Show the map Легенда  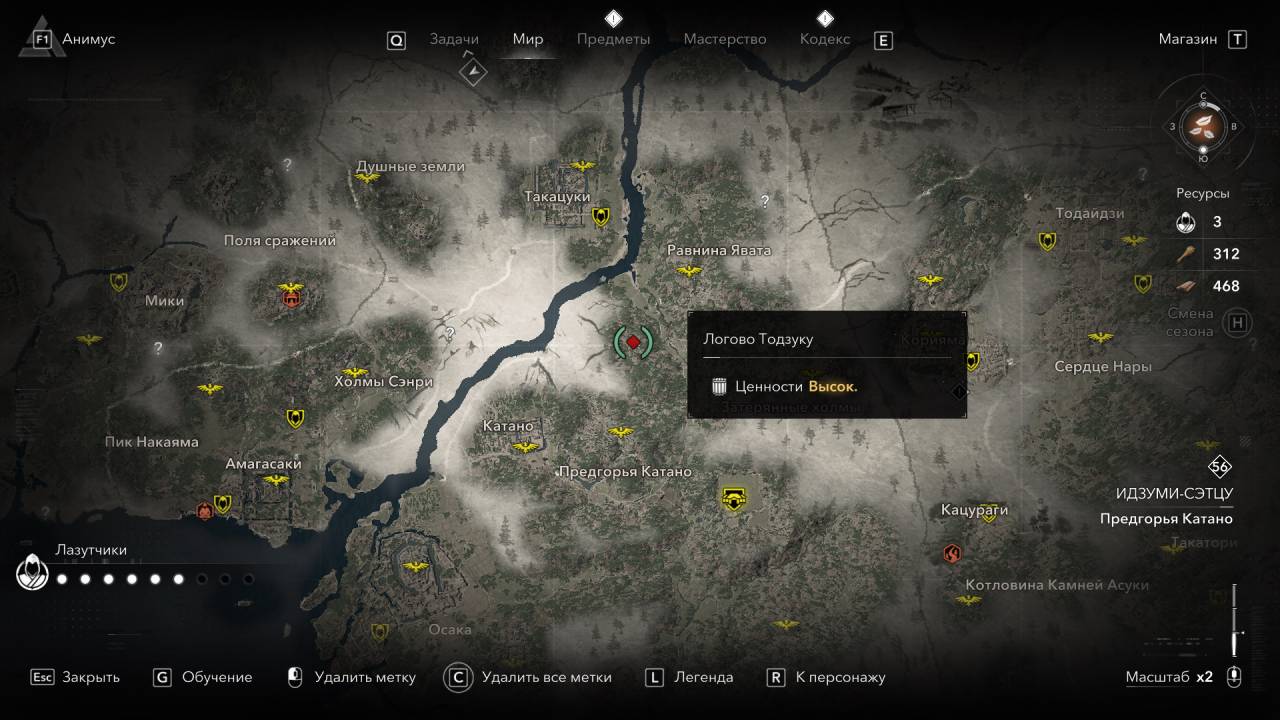pos(703,677)
